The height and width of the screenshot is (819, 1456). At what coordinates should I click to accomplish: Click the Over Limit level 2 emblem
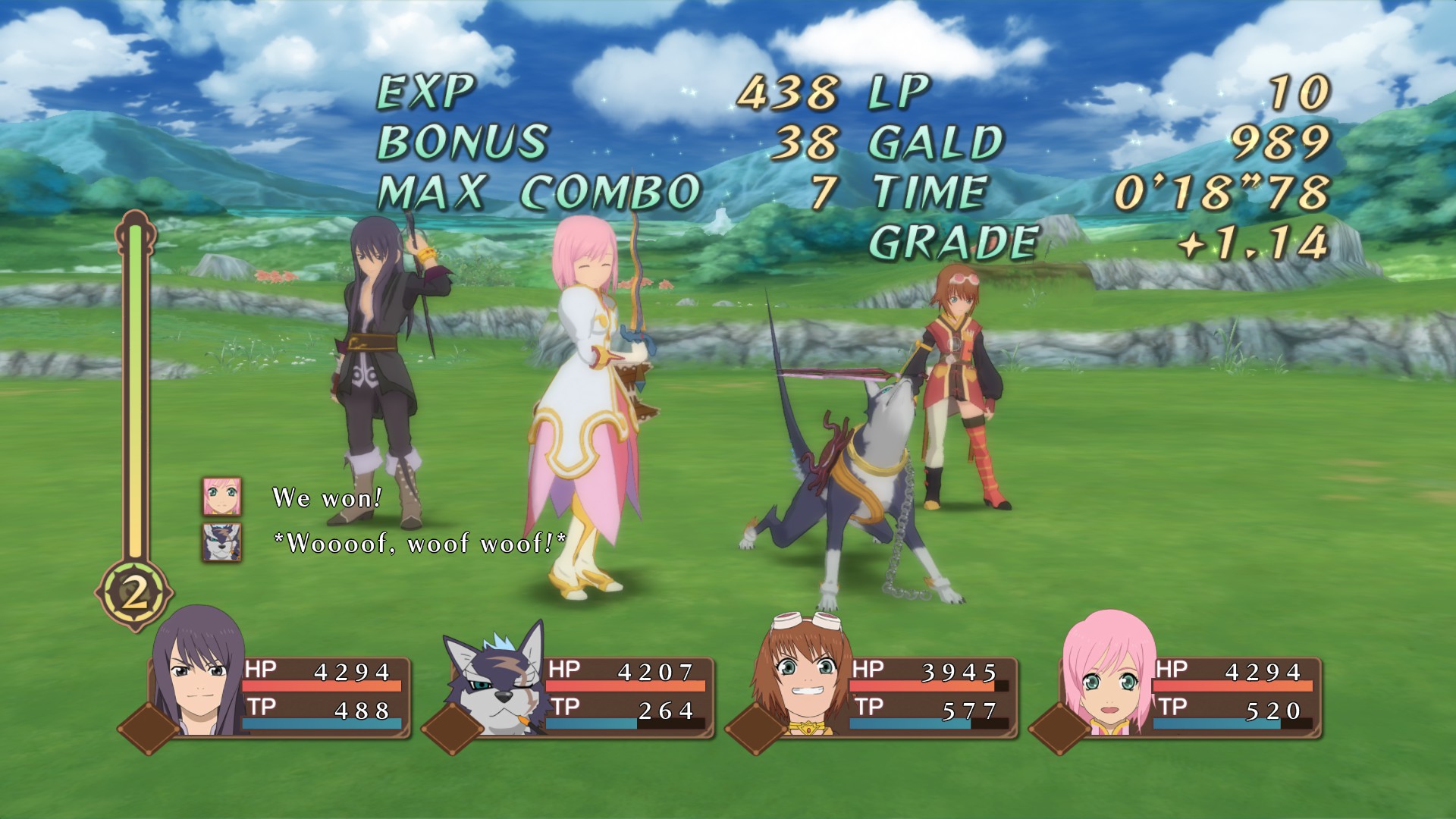click(135, 595)
